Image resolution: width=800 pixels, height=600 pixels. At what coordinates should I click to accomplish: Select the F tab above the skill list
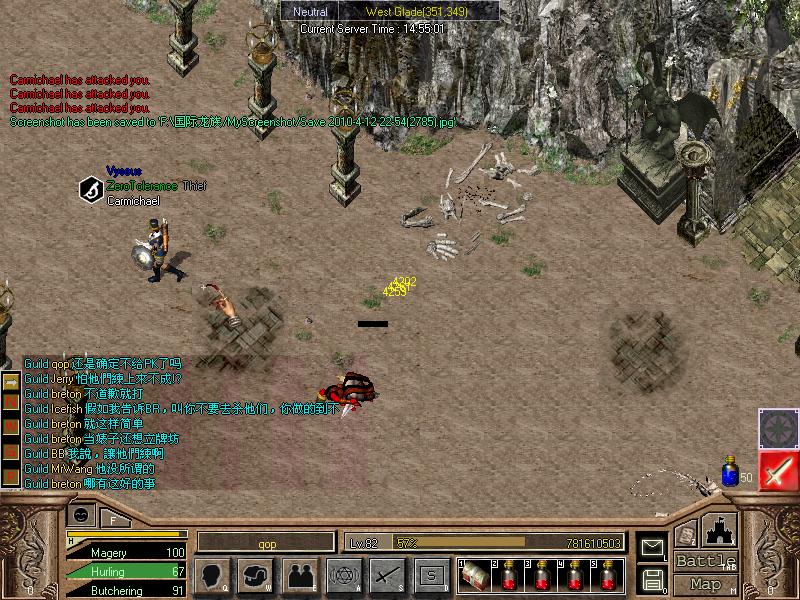pos(114,519)
